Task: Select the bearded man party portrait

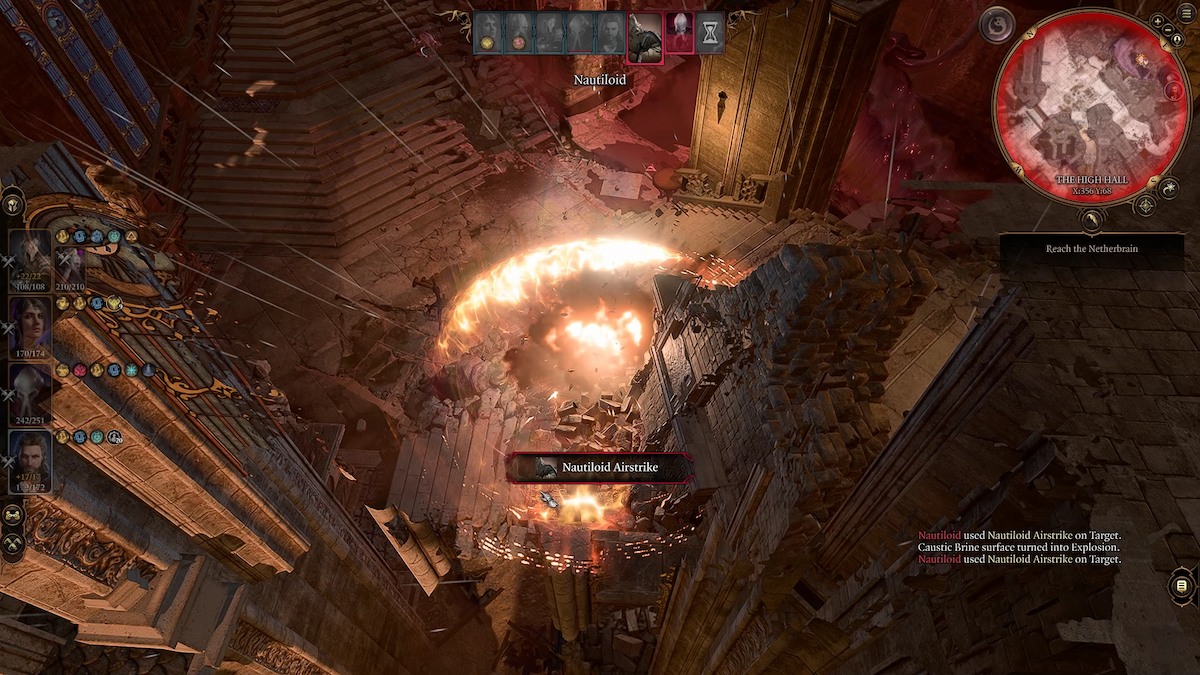Action: (x=30, y=457)
